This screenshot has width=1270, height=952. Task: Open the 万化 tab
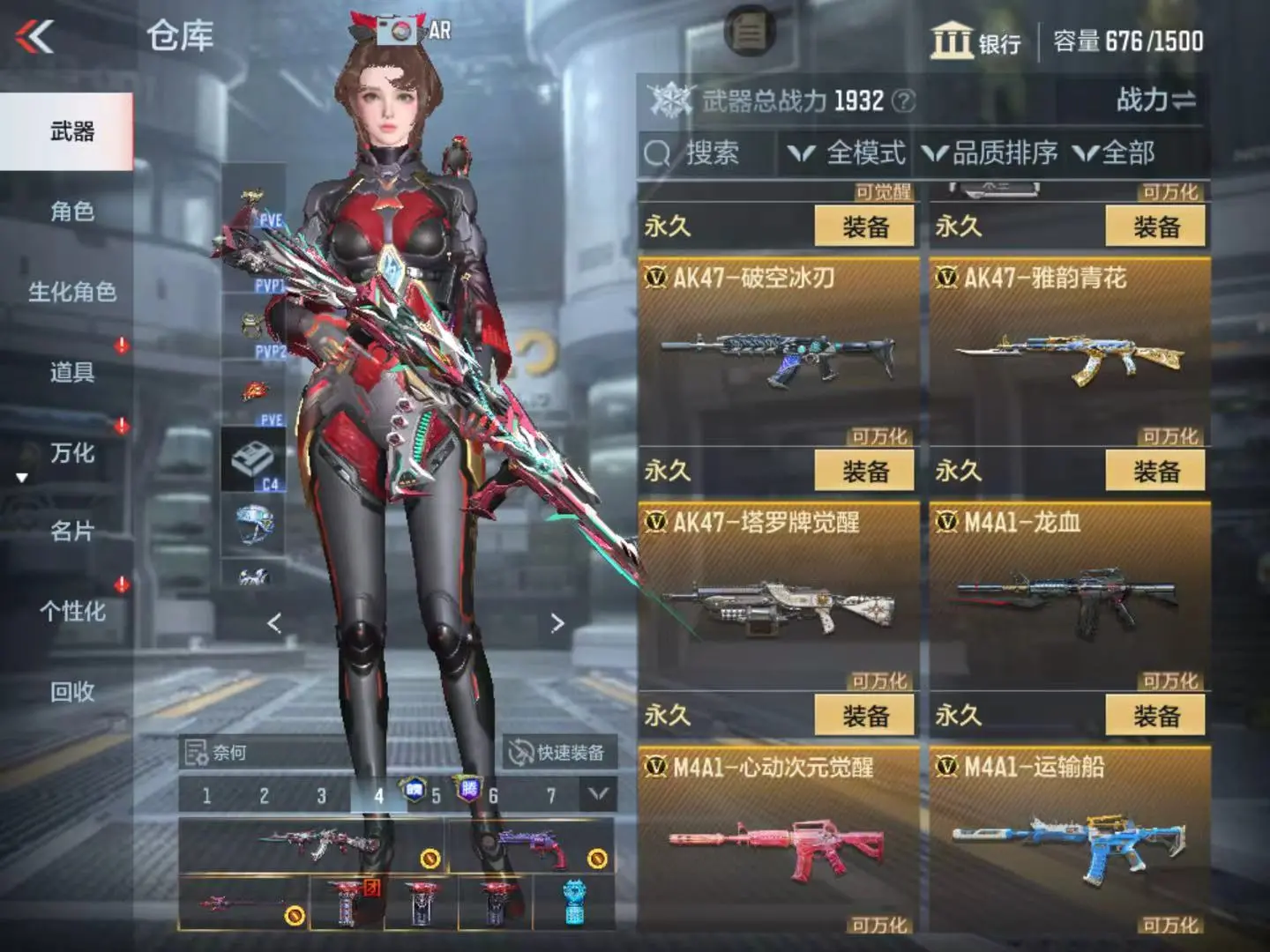coord(71,453)
